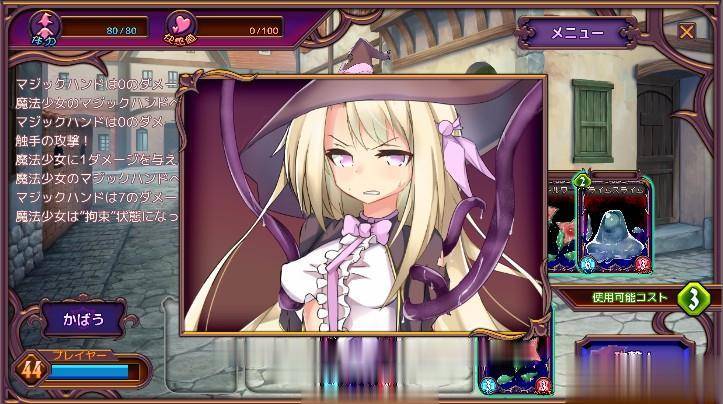The image size is (723, 404).
Task: Close the battle screen with the X
Action: pyautogui.click(x=686, y=31)
